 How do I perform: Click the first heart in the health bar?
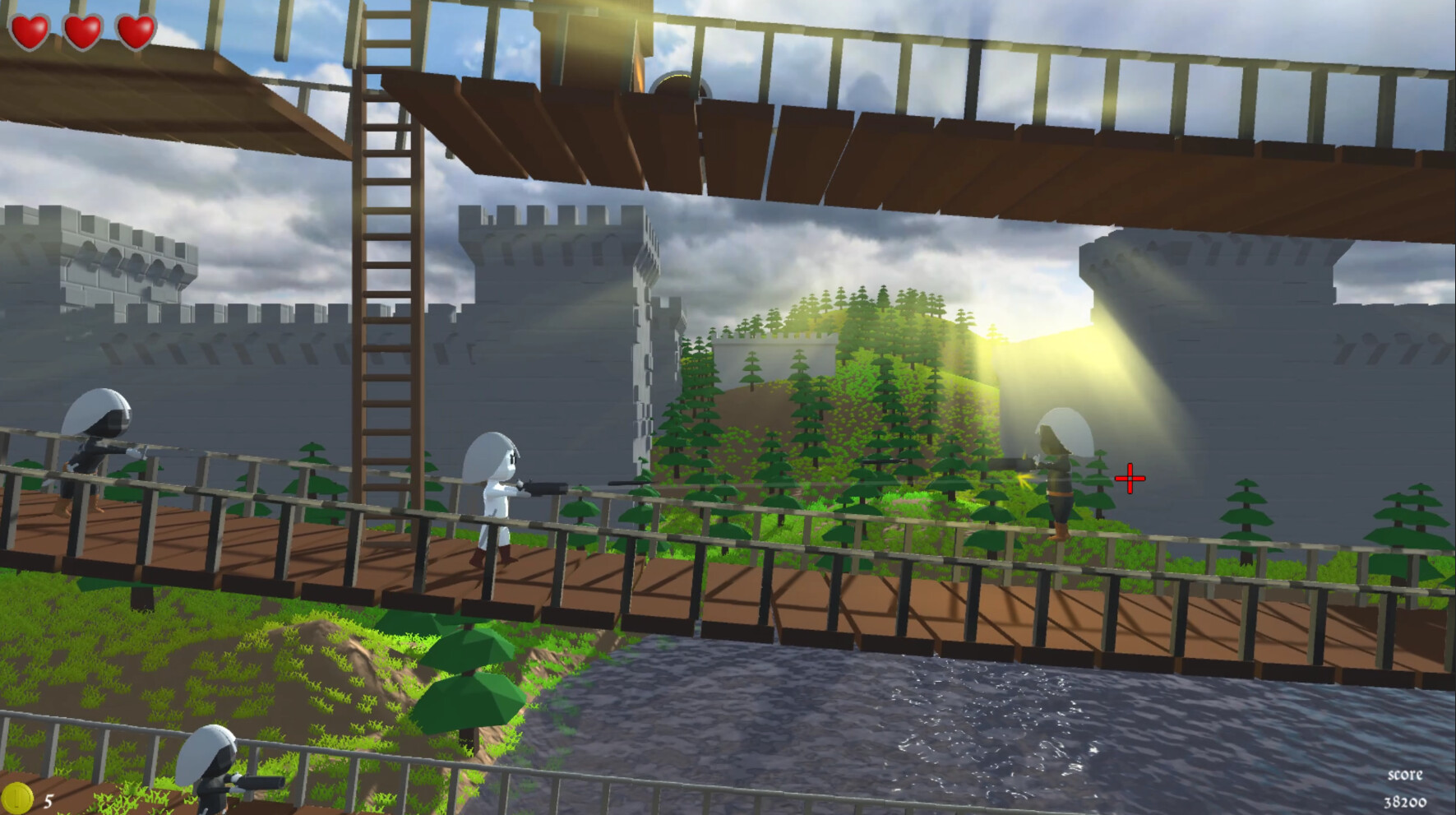click(29, 31)
